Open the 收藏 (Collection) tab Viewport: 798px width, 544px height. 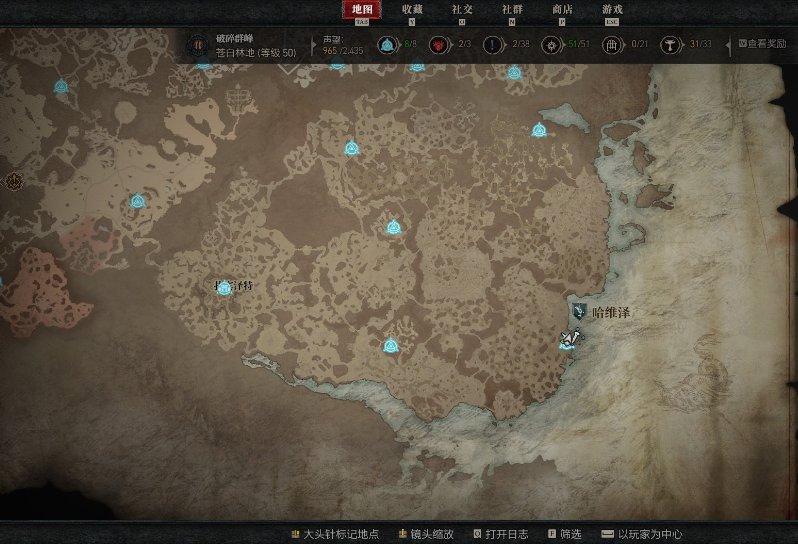point(412,10)
